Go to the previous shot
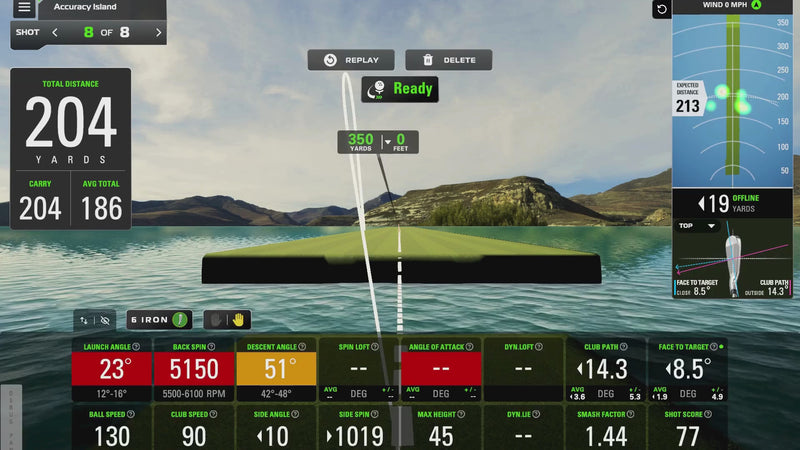 tap(55, 32)
